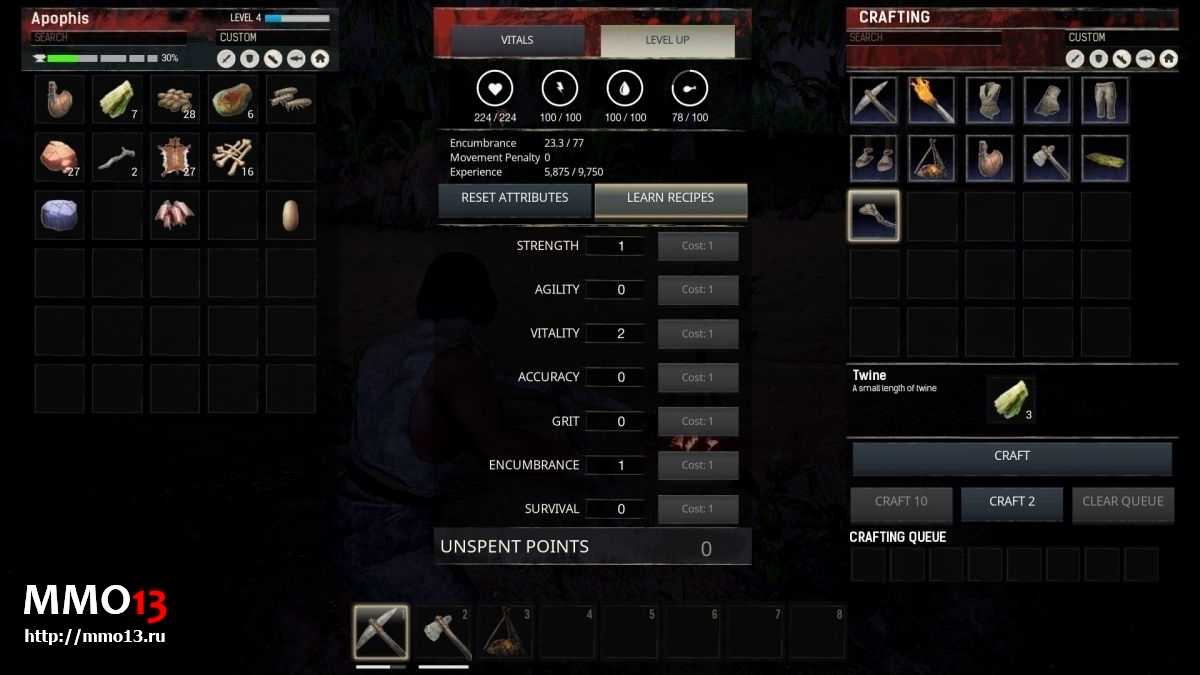Add a point to Survival

tap(698, 509)
